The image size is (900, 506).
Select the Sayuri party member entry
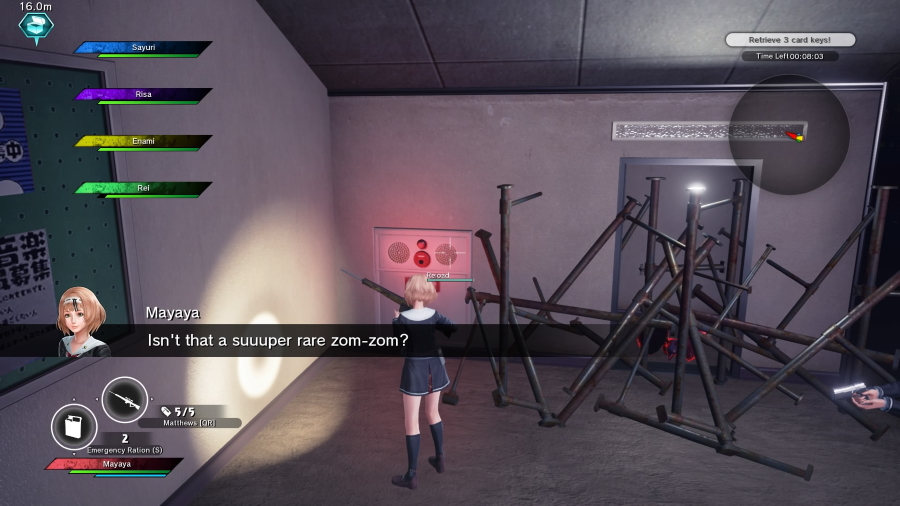143,48
